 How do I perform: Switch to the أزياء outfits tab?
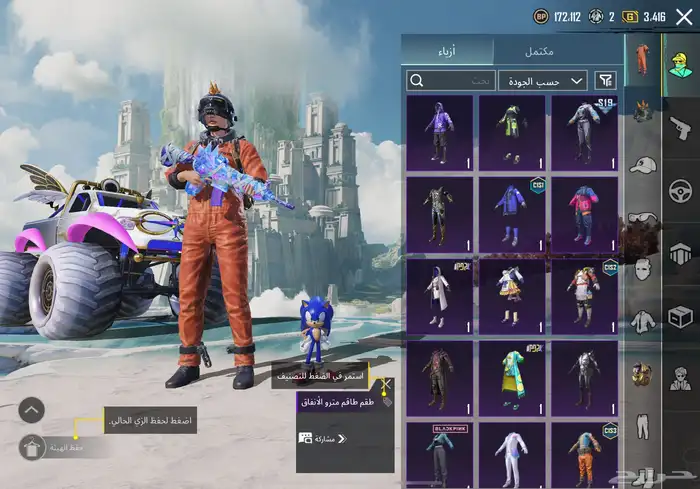[x=448, y=51]
